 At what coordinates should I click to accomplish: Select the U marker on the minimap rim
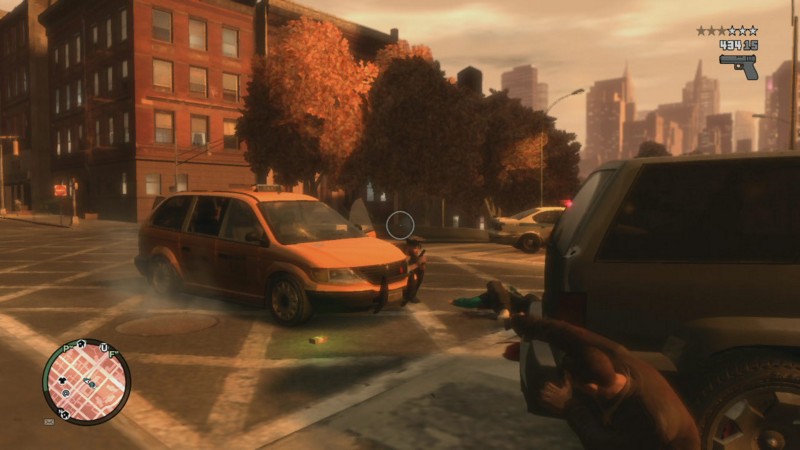[x=102, y=346]
